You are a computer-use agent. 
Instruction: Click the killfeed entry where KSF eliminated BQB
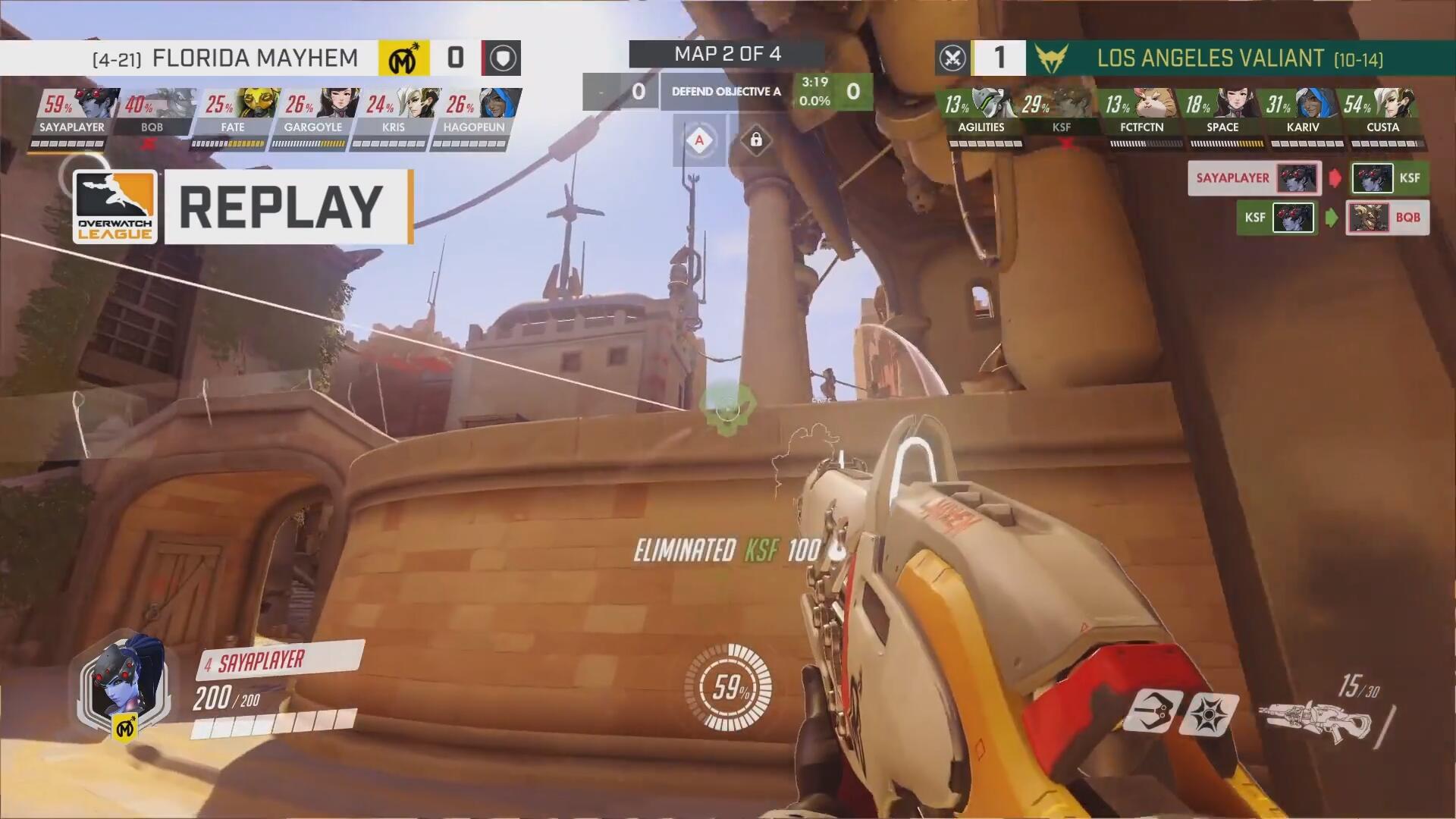pyautogui.click(x=1332, y=218)
